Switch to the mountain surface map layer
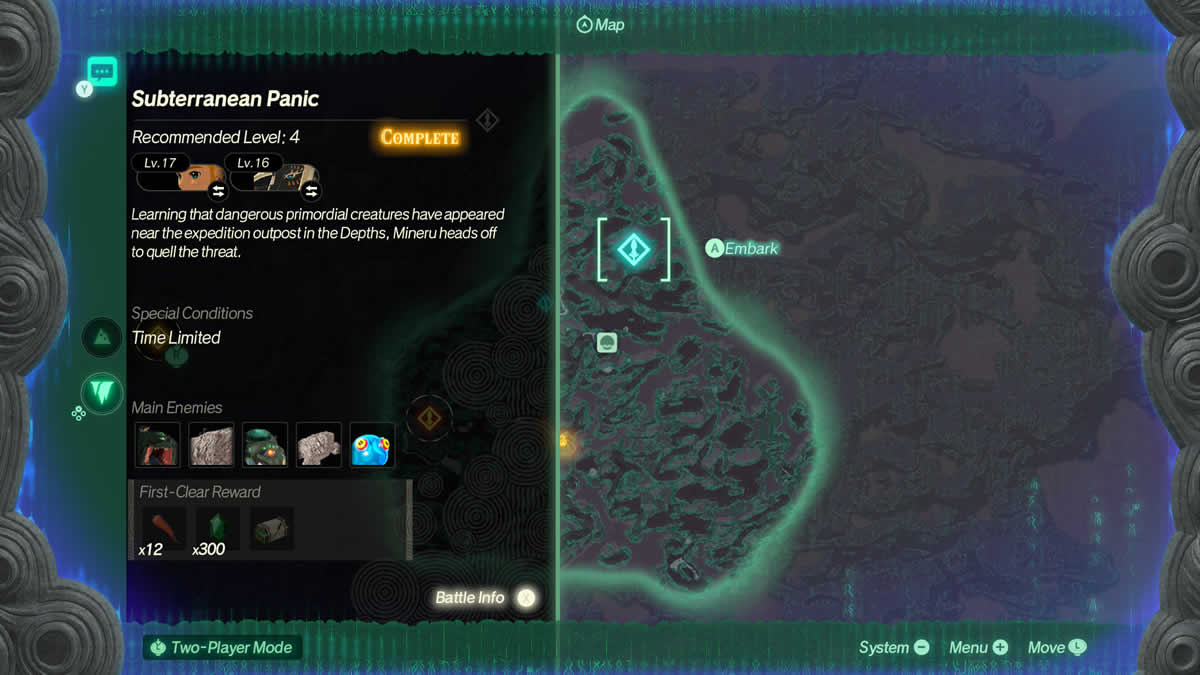Image resolution: width=1200 pixels, height=675 pixels. 102,338
